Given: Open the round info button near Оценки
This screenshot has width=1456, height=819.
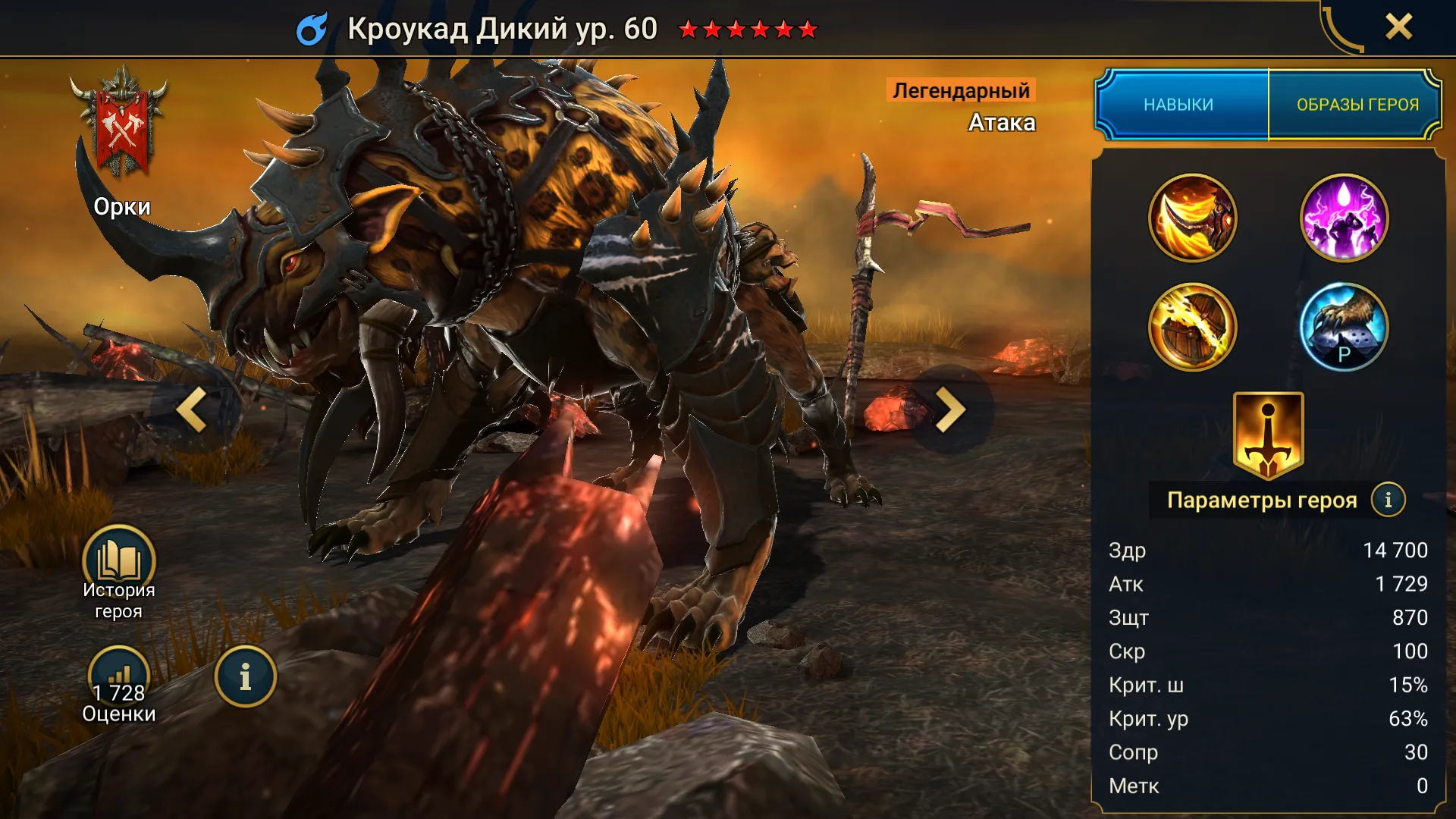Looking at the screenshot, I should pos(245,676).
